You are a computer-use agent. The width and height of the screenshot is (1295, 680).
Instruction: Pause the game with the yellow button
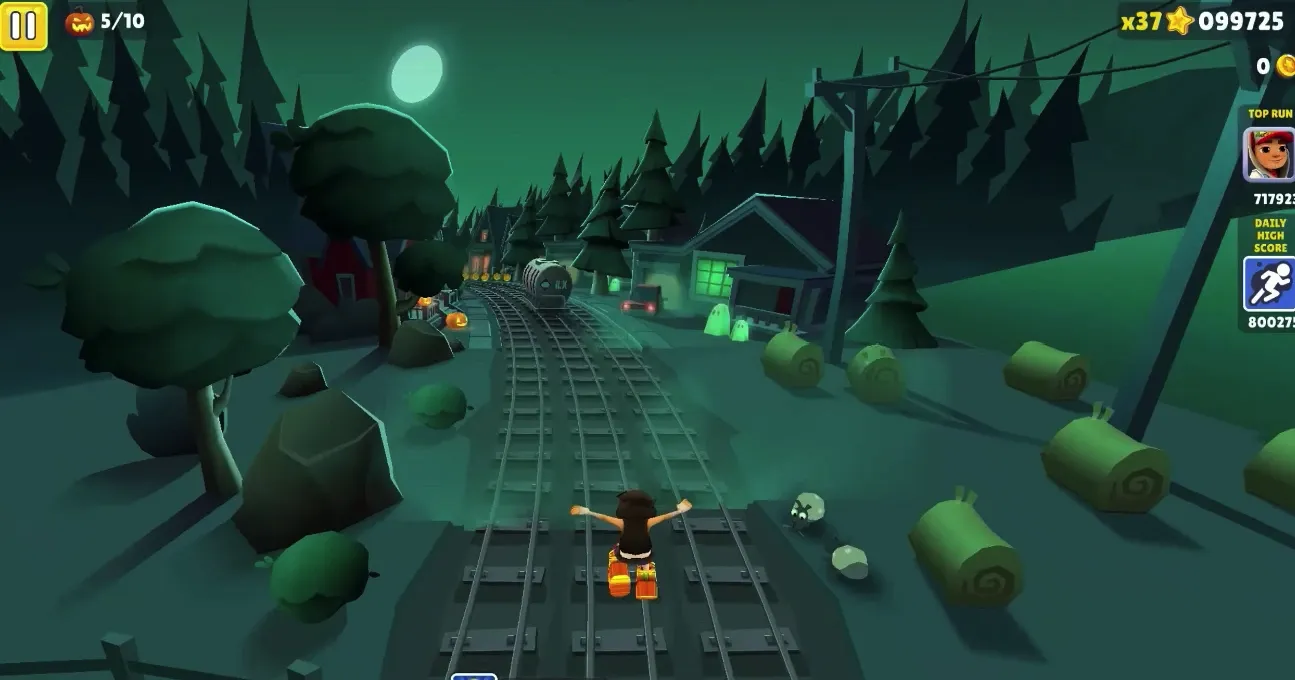click(x=24, y=26)
